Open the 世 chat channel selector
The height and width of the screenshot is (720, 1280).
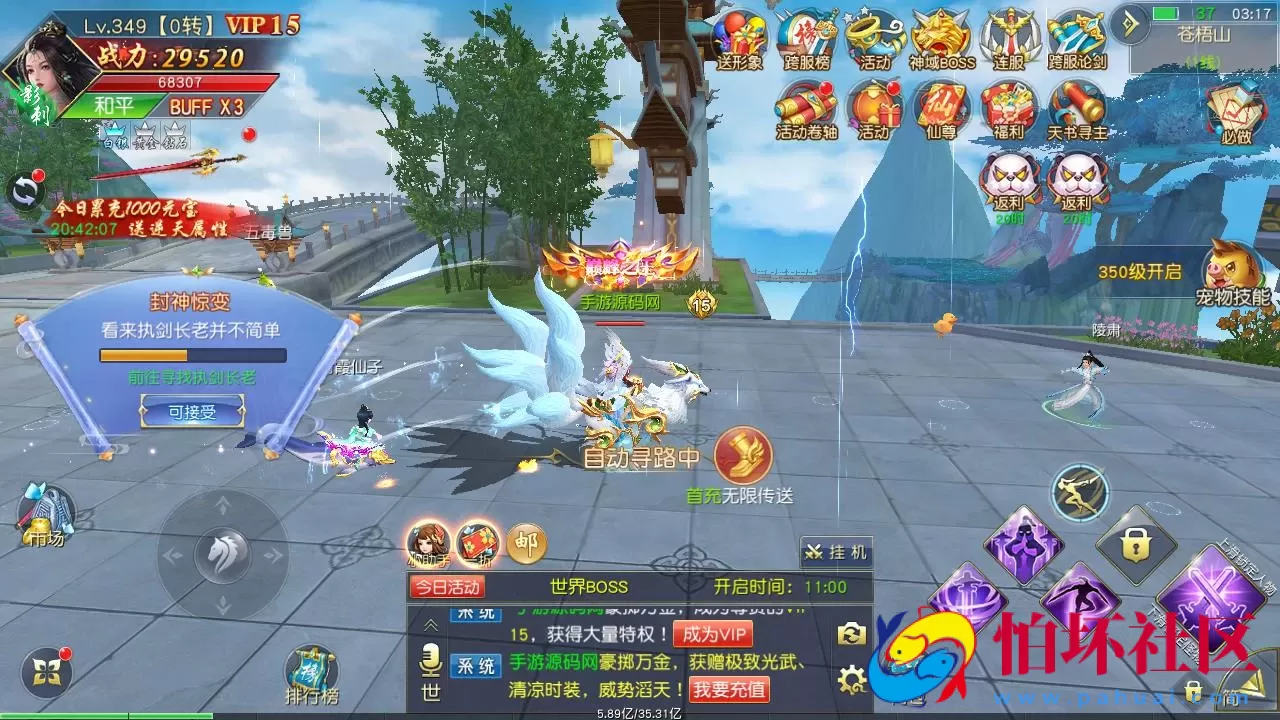[430, 692]
